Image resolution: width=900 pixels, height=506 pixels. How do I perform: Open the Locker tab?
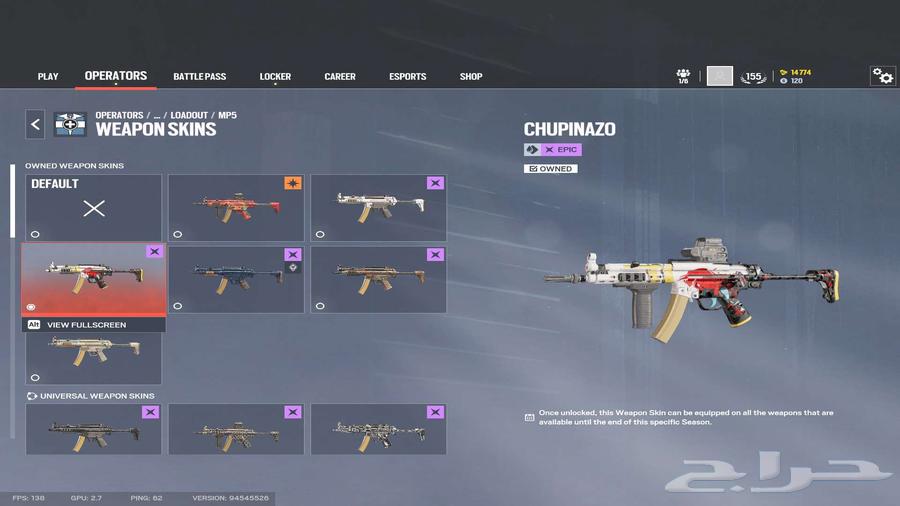(275, 77)
